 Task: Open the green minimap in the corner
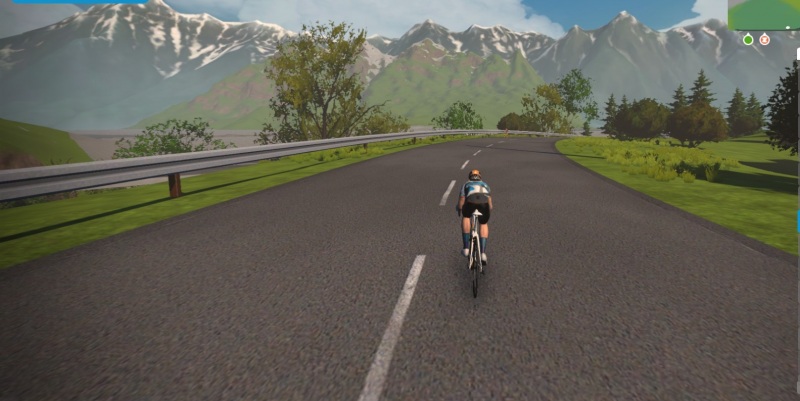(764, 14)
